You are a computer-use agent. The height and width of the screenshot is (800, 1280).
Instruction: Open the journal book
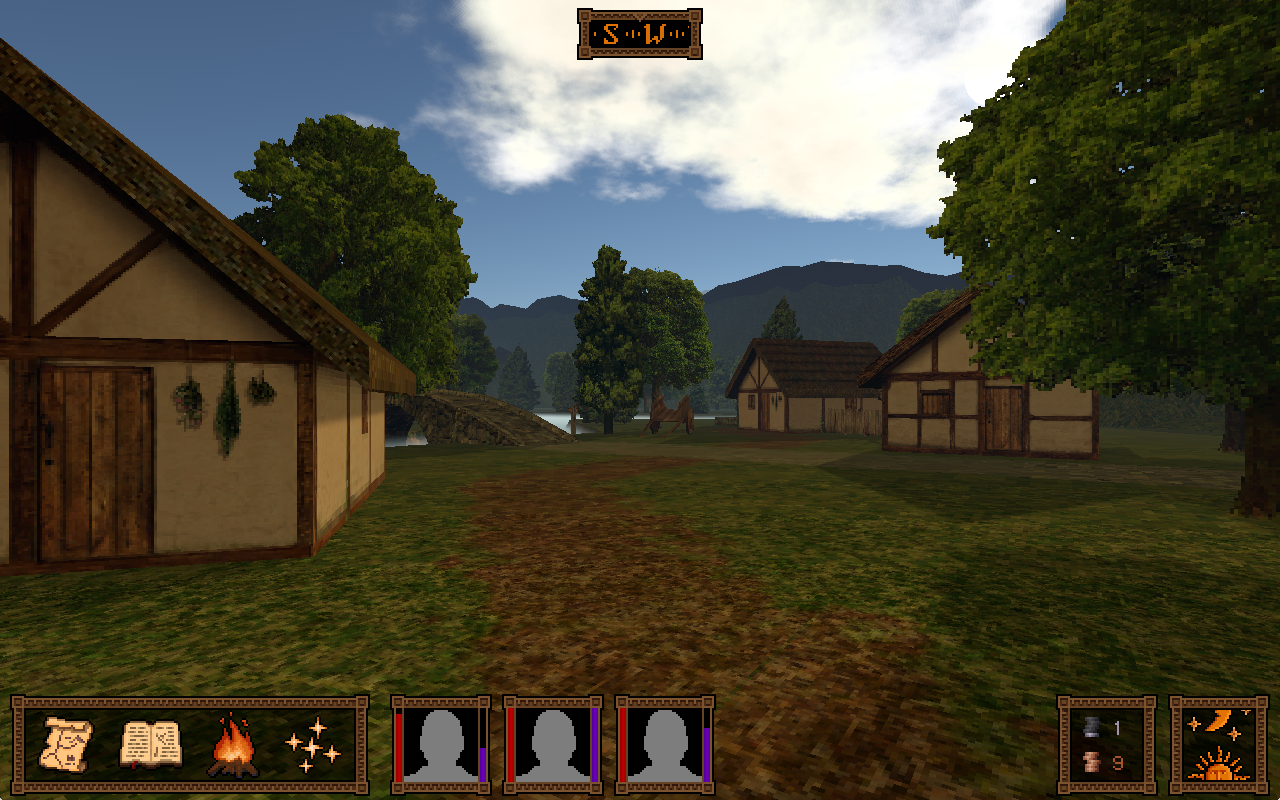150,745
